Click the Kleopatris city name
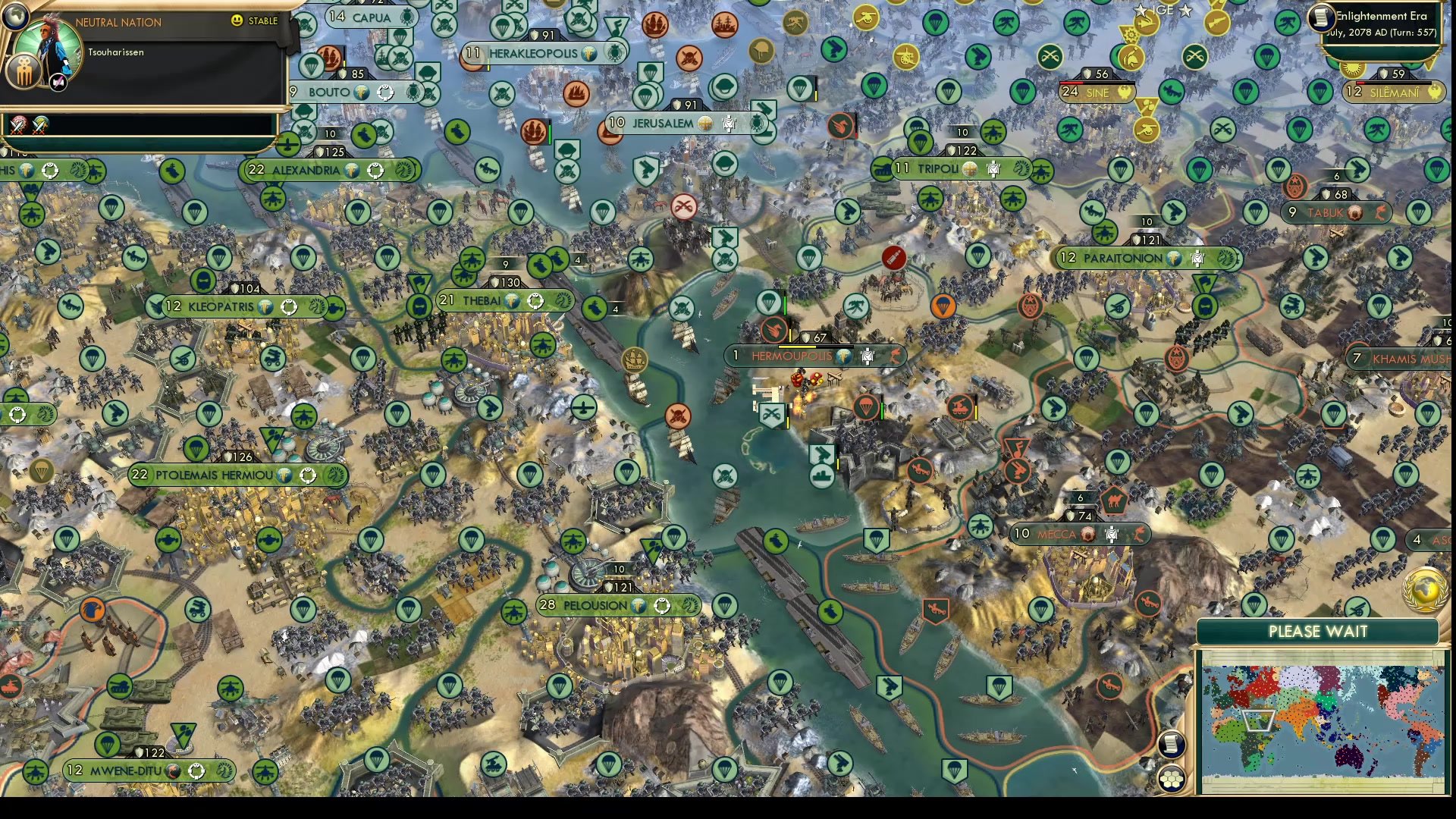Screen dimensions: 1456x819 point(220,307)
